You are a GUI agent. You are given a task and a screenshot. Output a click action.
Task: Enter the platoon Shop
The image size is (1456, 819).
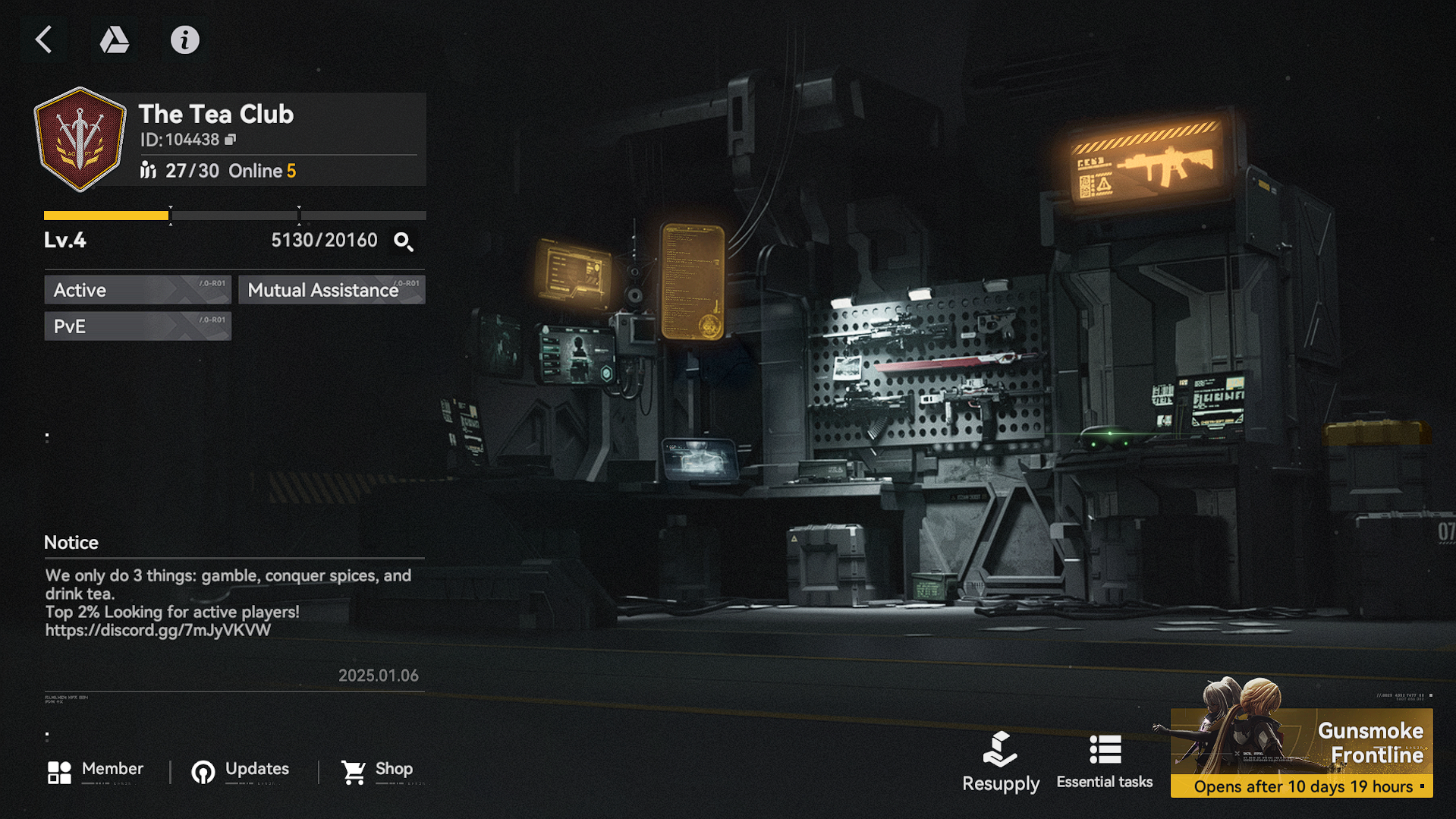377,771
